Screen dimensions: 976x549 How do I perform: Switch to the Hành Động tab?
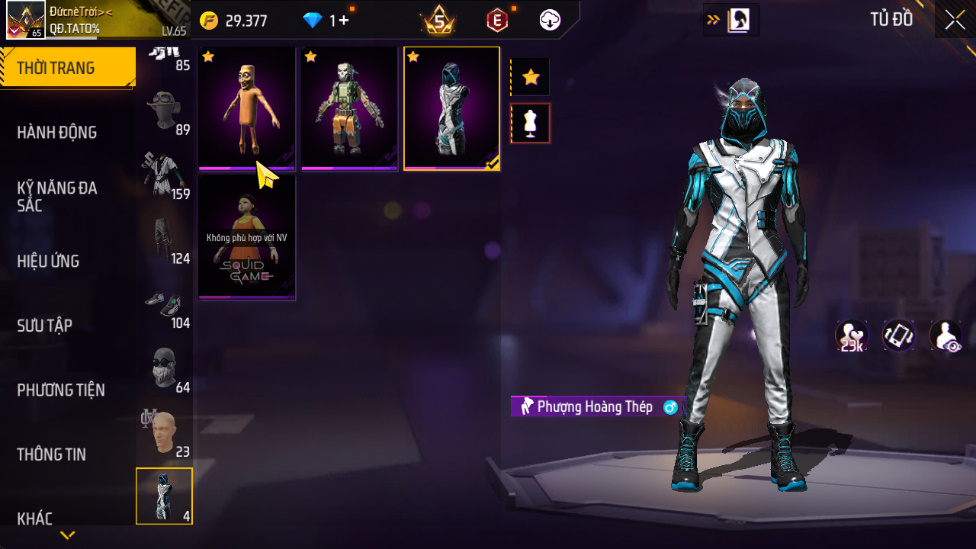58,132
